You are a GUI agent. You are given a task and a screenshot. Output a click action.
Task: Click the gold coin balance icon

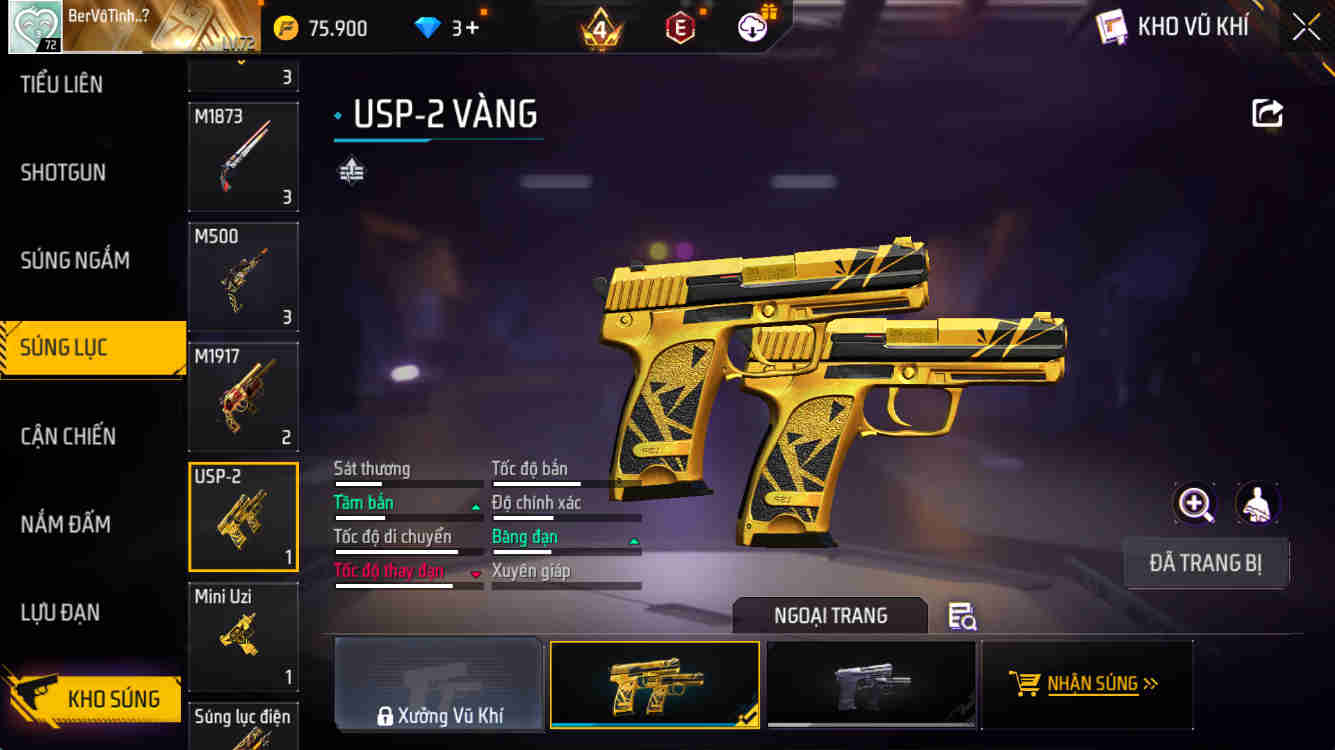[288, 27]
